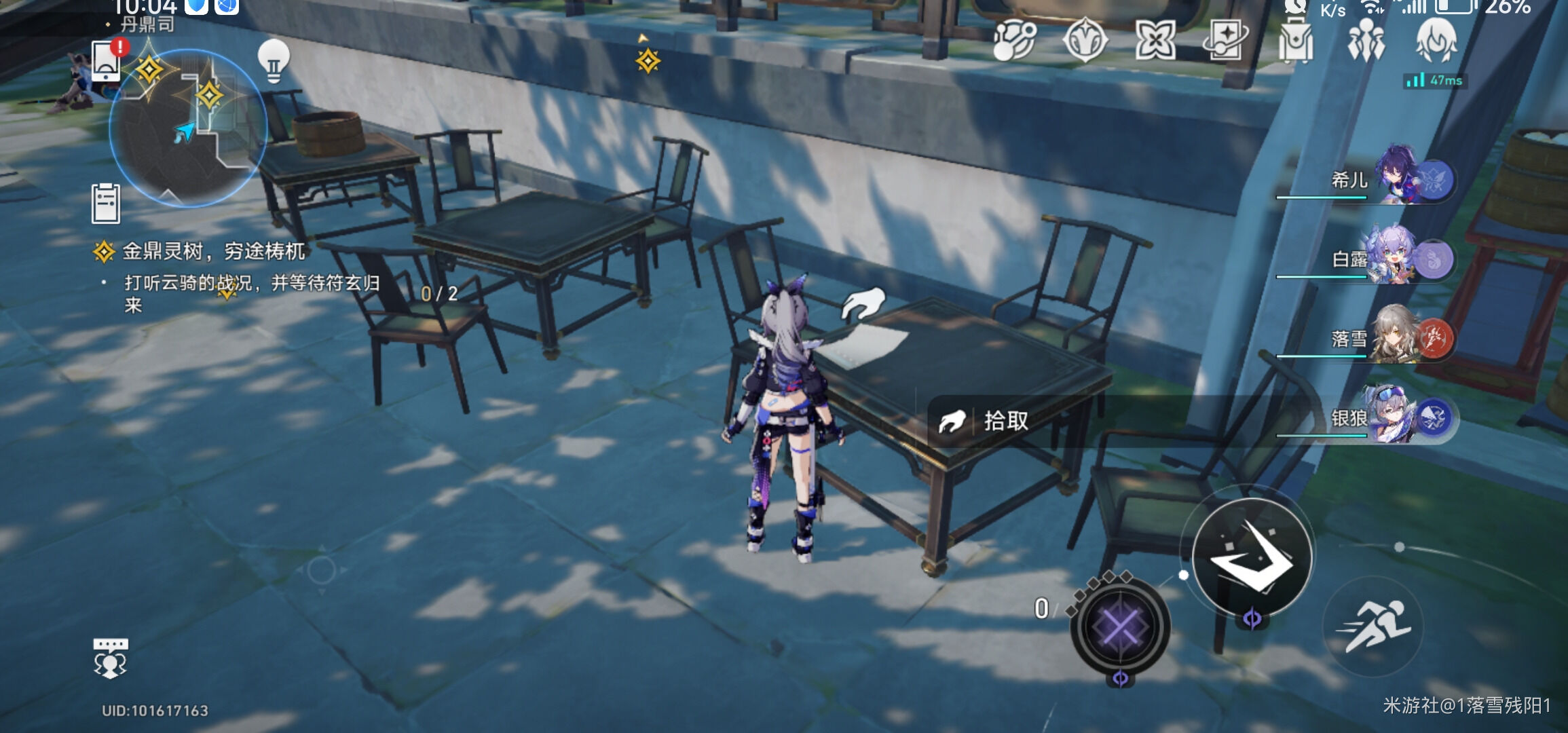Show the lightbulb hint tips
This screenshot has width=1568, height=733.
click(274, 61)
